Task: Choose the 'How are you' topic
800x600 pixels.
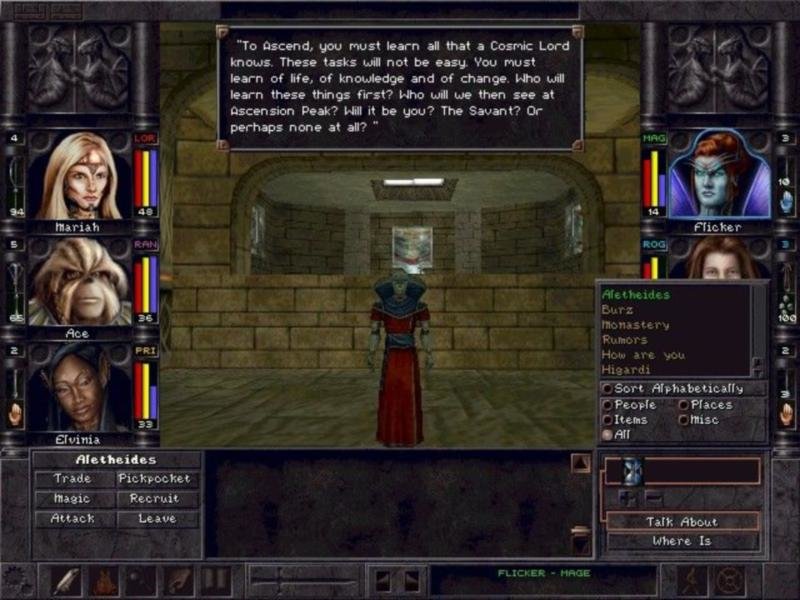Action: pos(643,355)
